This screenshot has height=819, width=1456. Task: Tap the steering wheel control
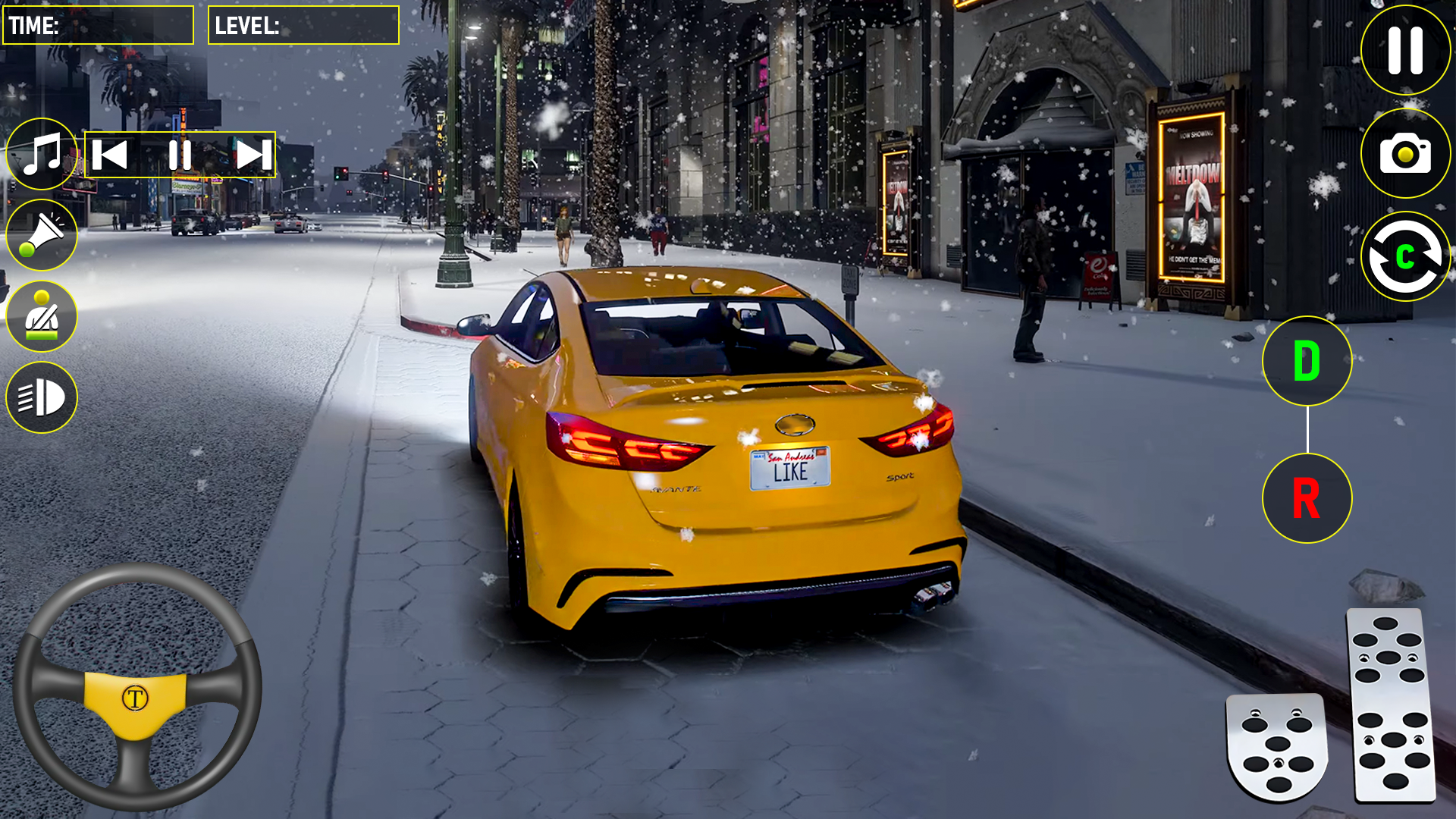click(136, 687)
